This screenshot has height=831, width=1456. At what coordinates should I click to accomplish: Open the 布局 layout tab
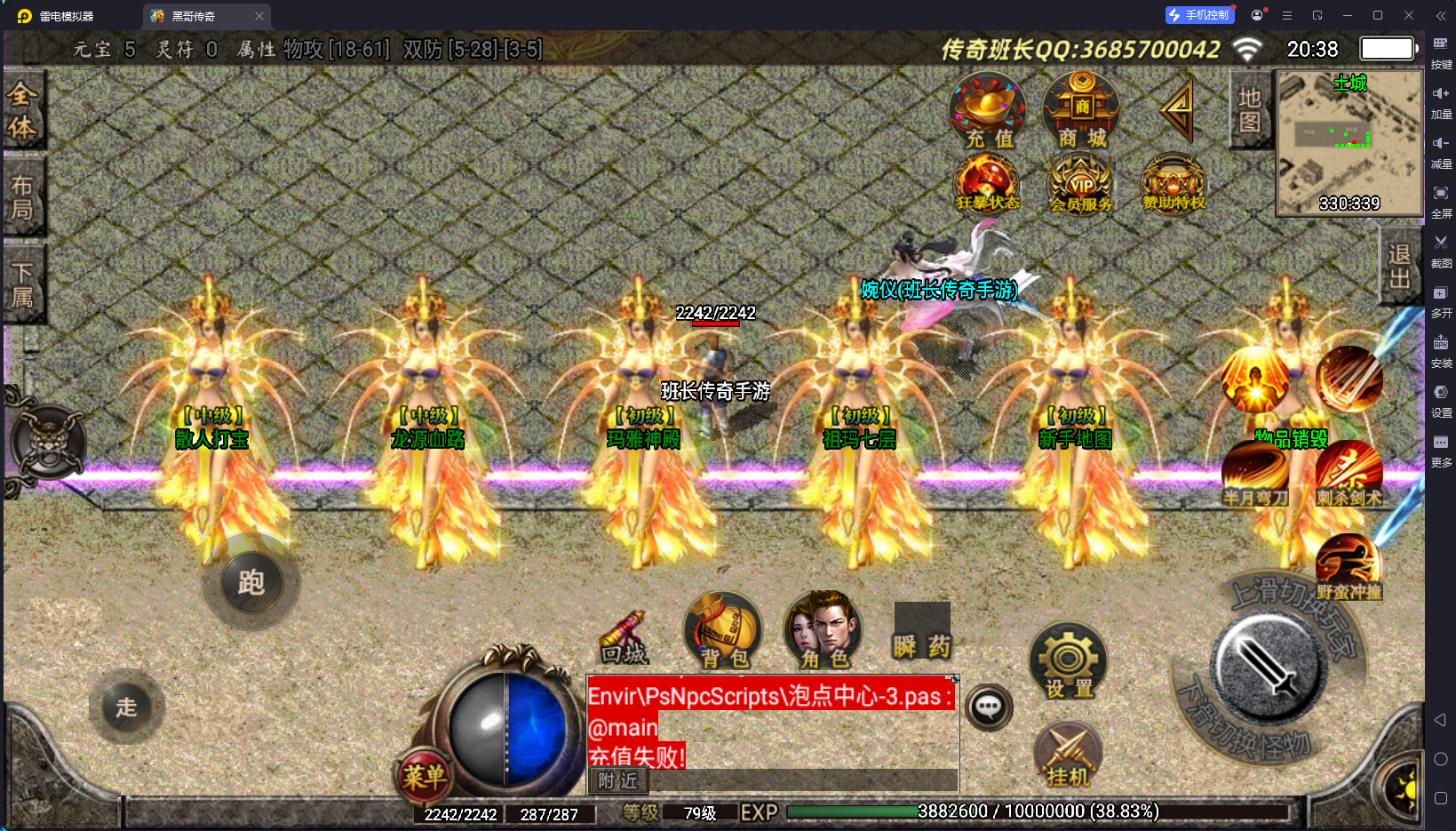point(22,197)
